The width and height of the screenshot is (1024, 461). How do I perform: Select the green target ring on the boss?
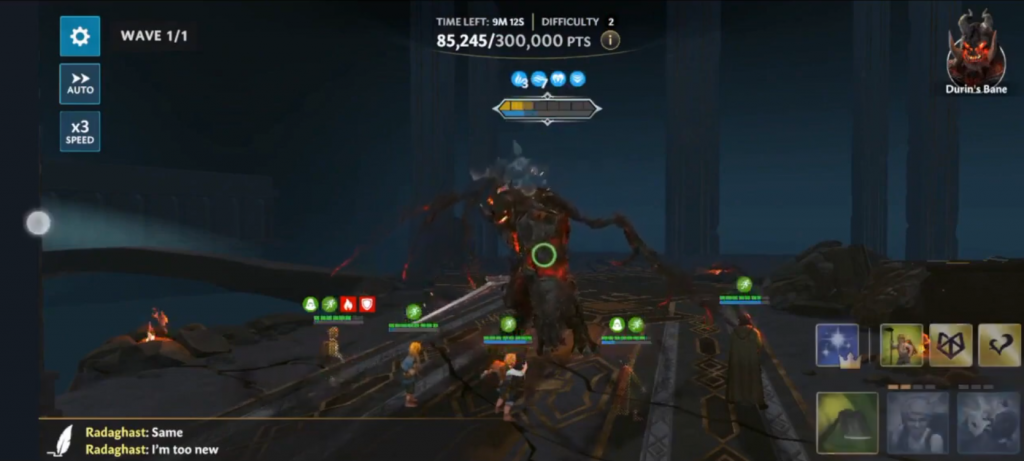pos(543,255)
